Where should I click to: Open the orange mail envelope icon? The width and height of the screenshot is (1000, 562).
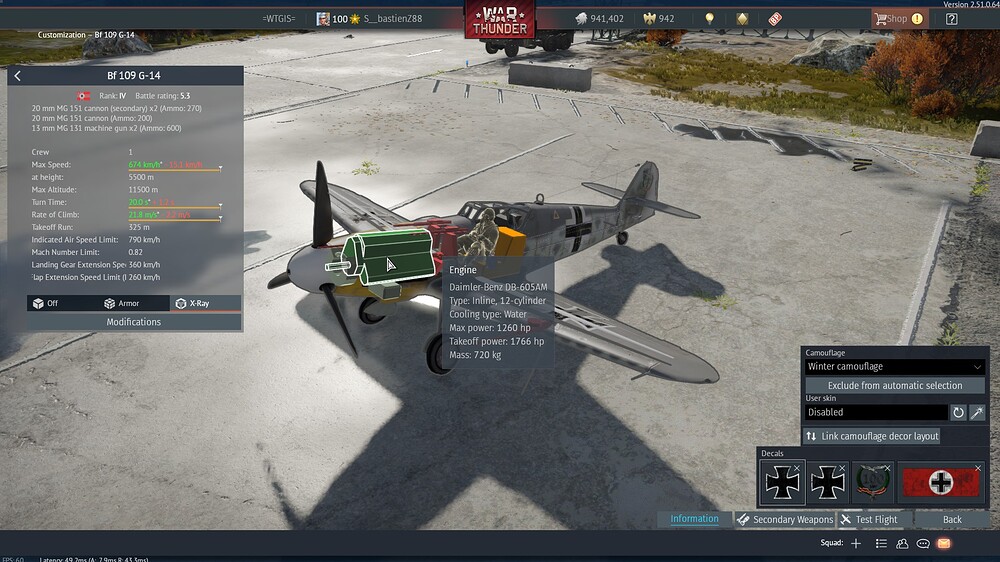[x=943, y=543]
